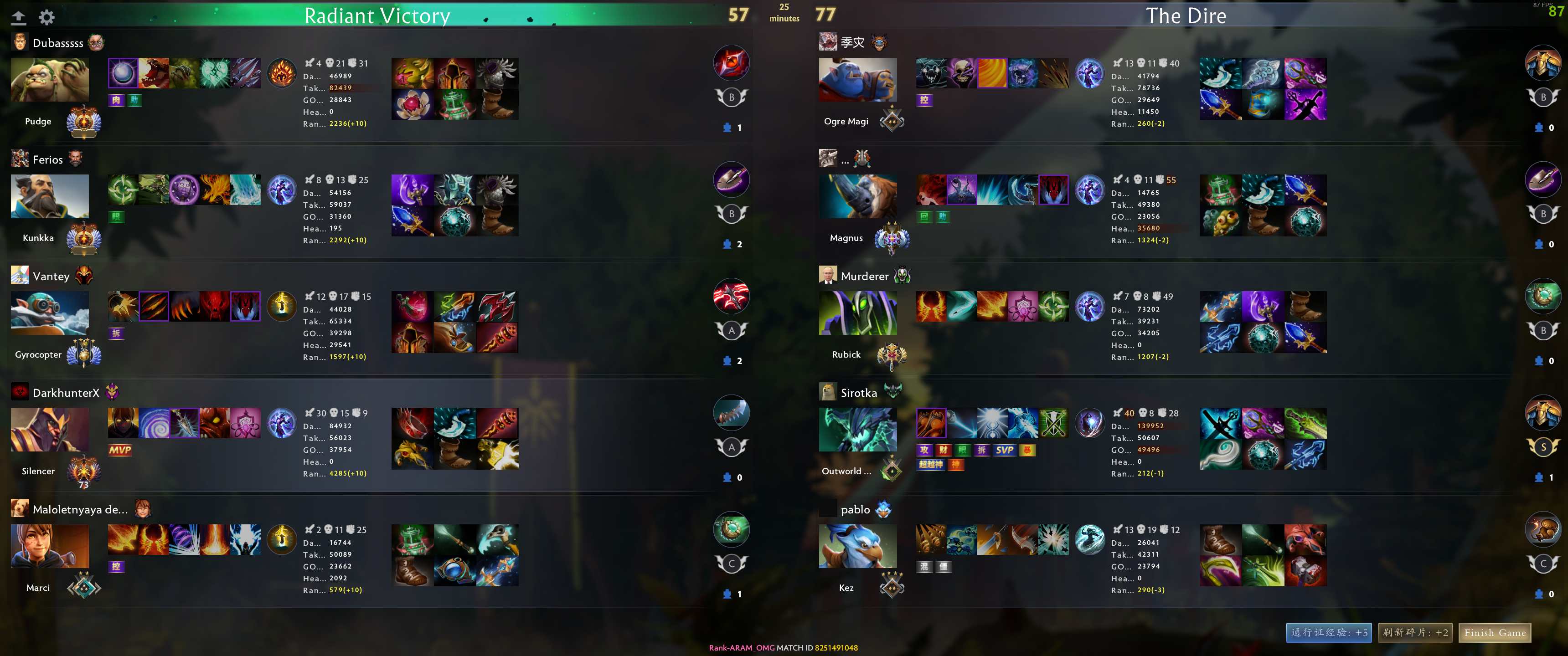The width and height of the screenshot is (1568, 656).
Task: Click player name Sirotka
Action: [858, 393]
